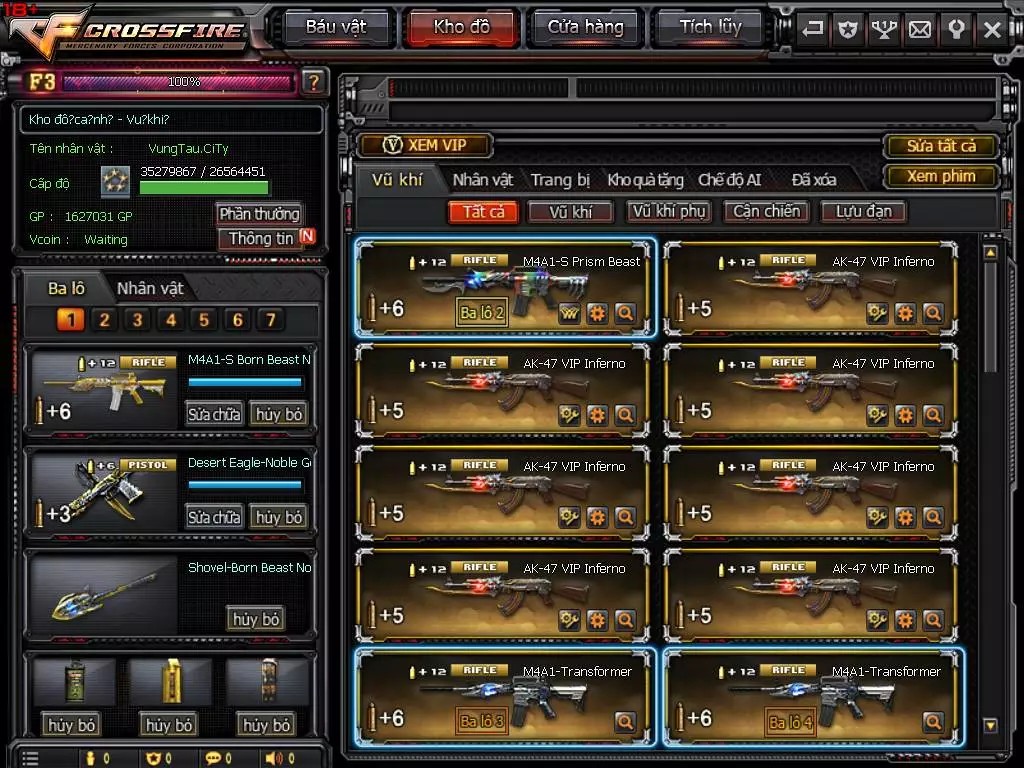The image size is (1024, 768).
Task: Select the Sửa tất cả button
Action: click(941, 146)
